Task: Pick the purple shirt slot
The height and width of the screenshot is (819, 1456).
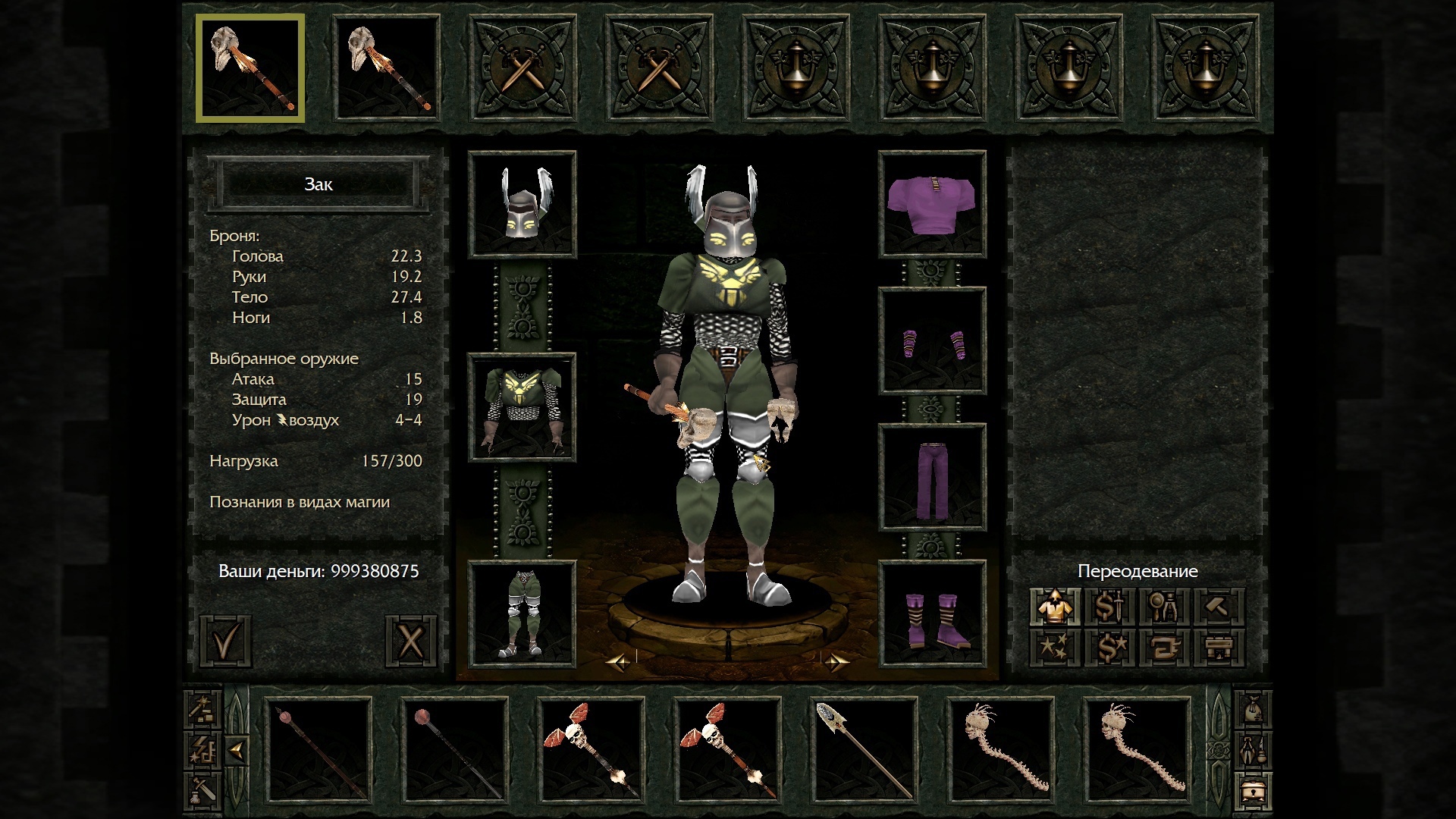Action: (932, 204)
